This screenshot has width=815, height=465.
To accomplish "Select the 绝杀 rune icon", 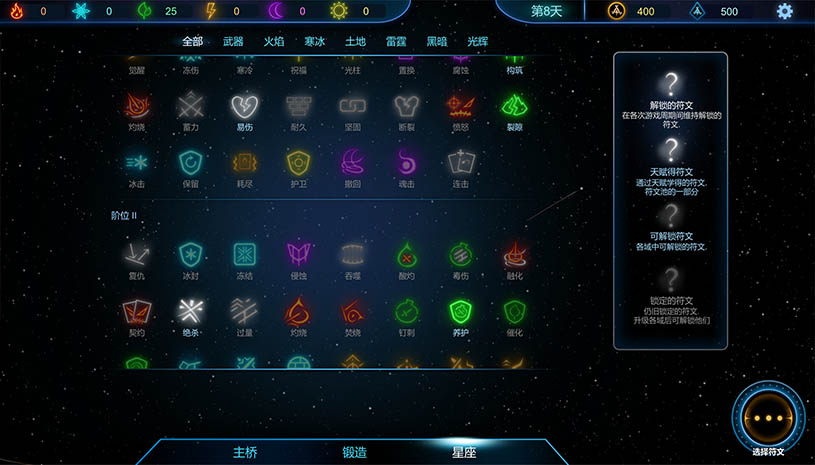I will pos(190,311).
